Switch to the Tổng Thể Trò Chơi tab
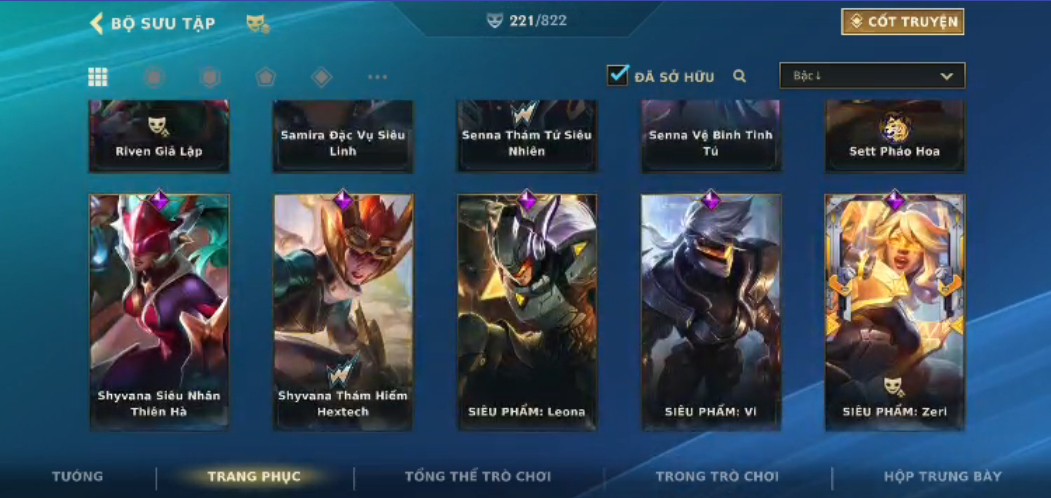Image resolution: width=1051 pixels, height=498 pixels. coord(478,477)
